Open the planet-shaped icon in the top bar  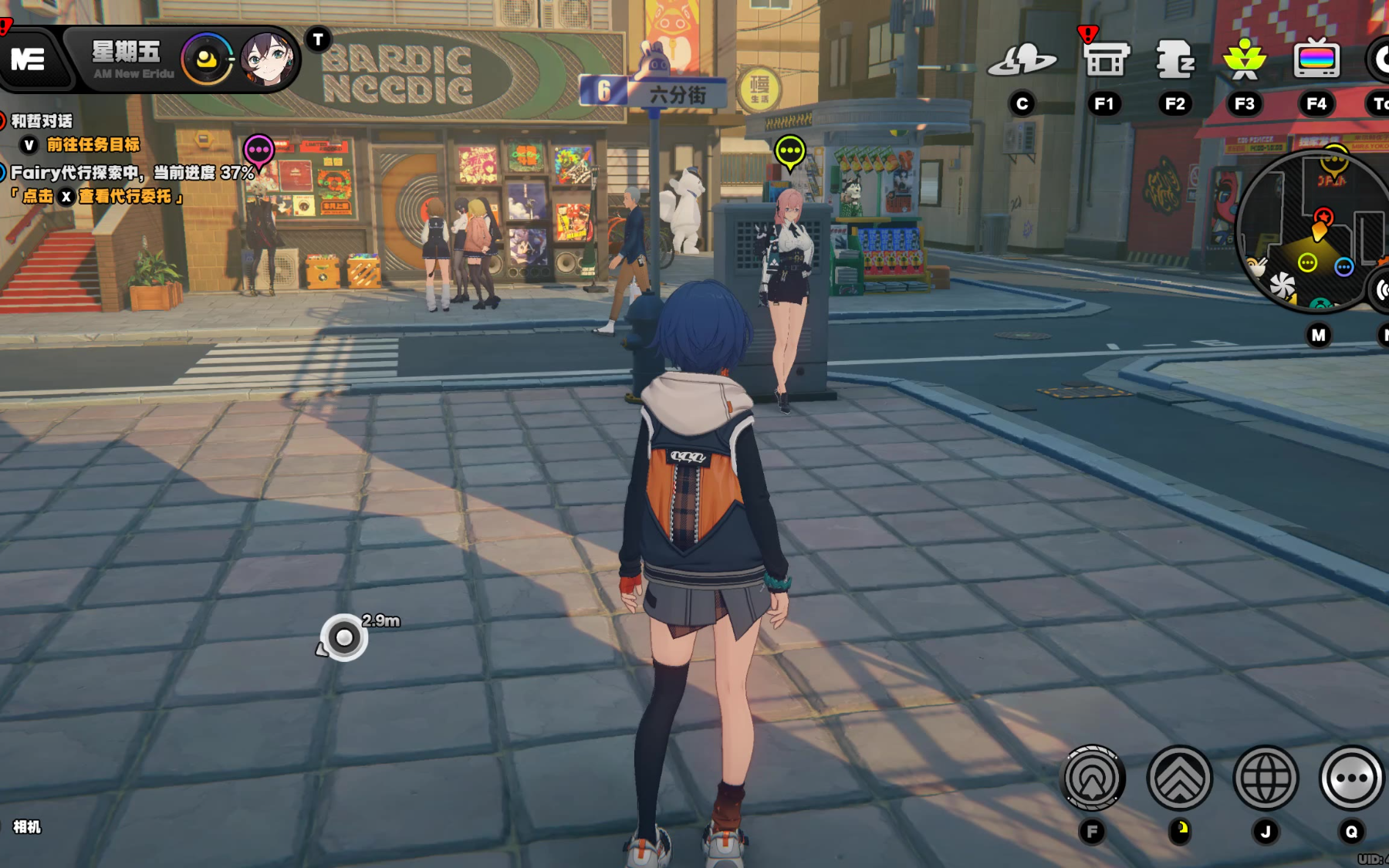(x=1022, y=59)
